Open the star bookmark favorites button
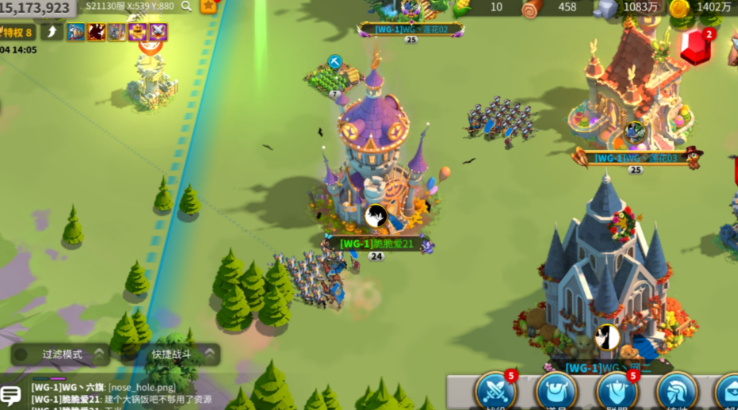This screenshot has height=410, width=738. point(209,6)
